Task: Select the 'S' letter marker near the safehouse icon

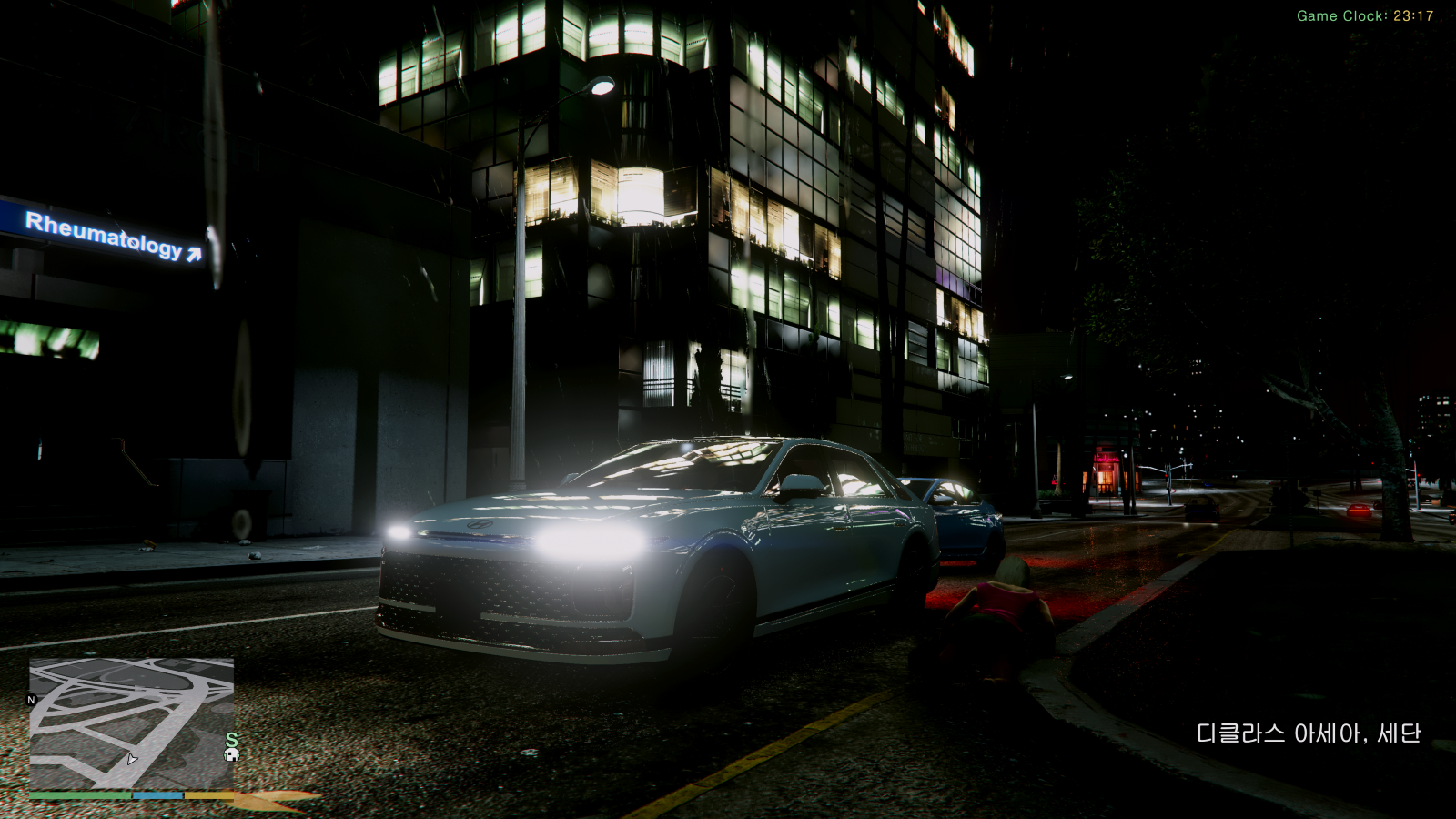Action: 231,739
